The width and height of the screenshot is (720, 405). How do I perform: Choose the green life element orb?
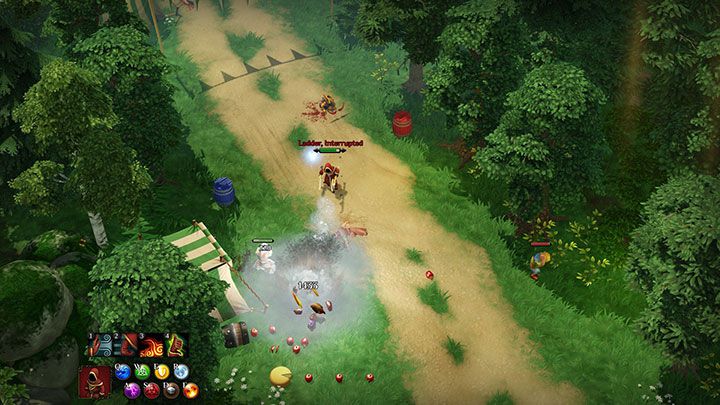(142, 372)
